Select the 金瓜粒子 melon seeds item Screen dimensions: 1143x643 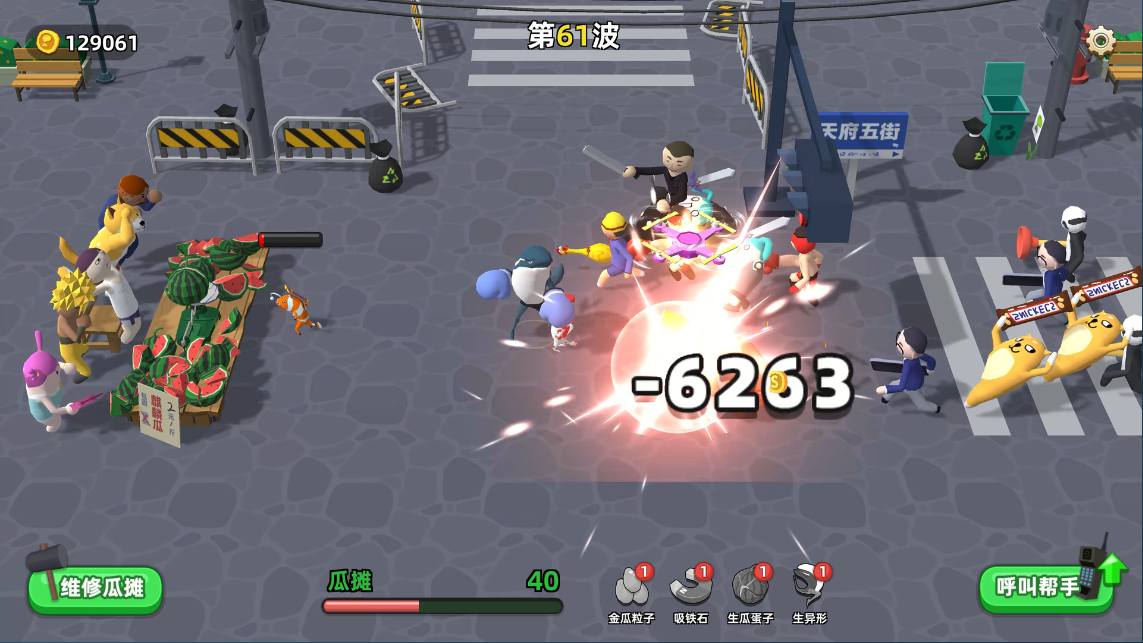633,589
